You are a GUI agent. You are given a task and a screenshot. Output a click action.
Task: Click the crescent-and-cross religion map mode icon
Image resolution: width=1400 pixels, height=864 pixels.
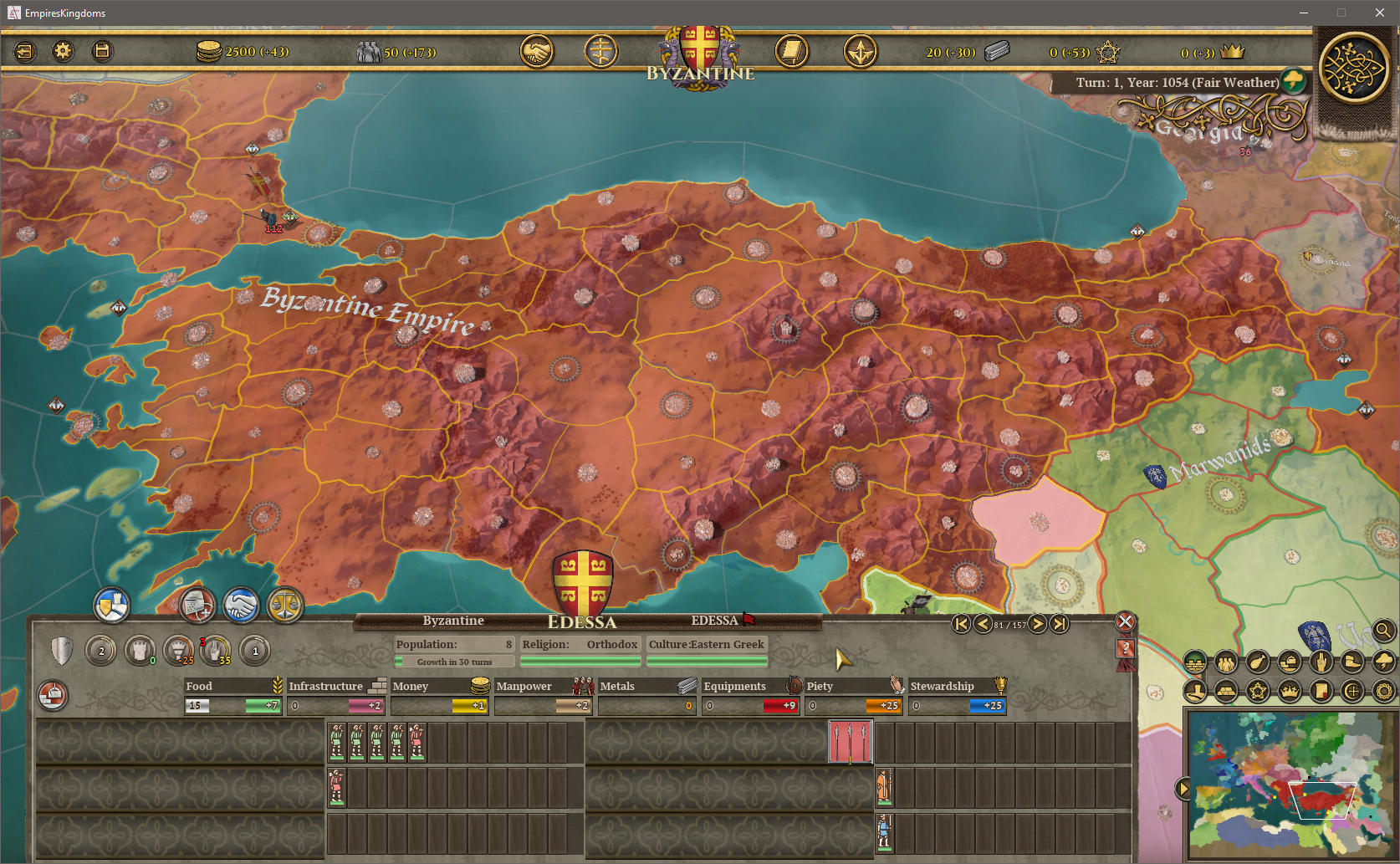coord(1351,692)
